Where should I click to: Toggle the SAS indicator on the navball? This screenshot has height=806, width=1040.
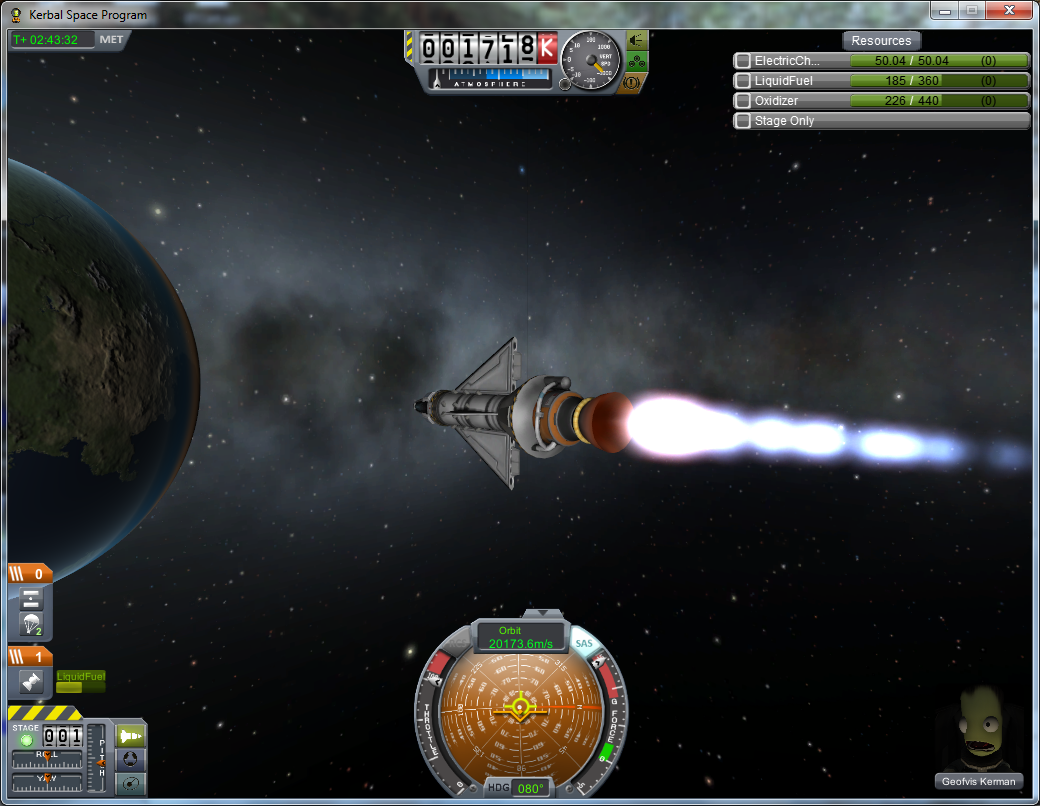click(x=585, y=644)
